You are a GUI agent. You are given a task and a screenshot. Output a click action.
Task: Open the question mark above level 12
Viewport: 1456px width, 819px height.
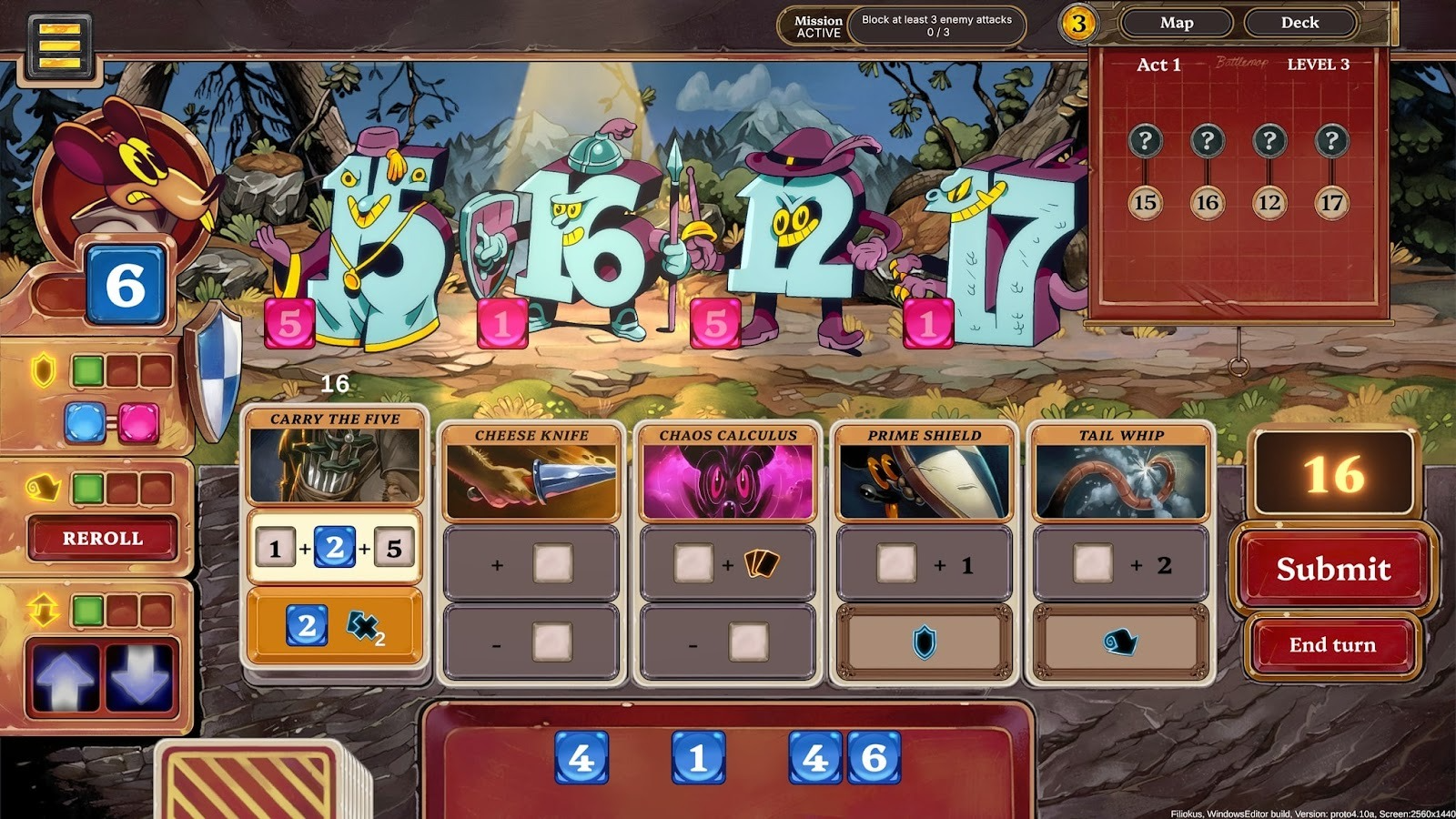click(x=1270, y=141)
